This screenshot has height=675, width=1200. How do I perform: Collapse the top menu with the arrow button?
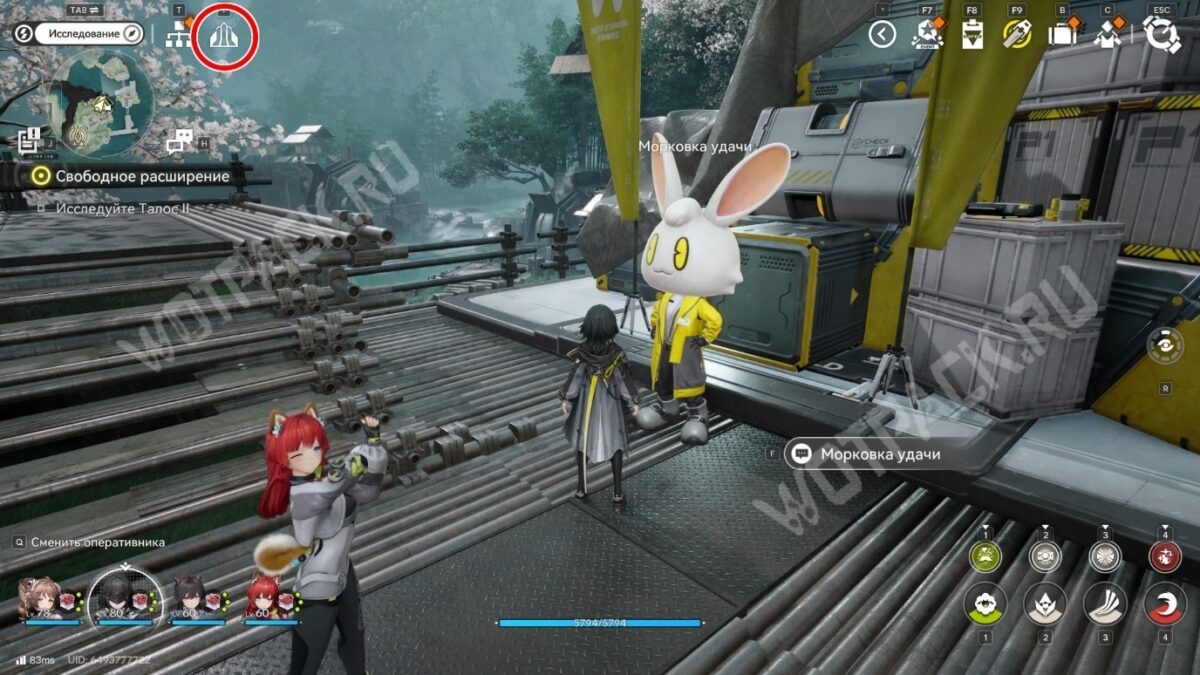(881, 35)
